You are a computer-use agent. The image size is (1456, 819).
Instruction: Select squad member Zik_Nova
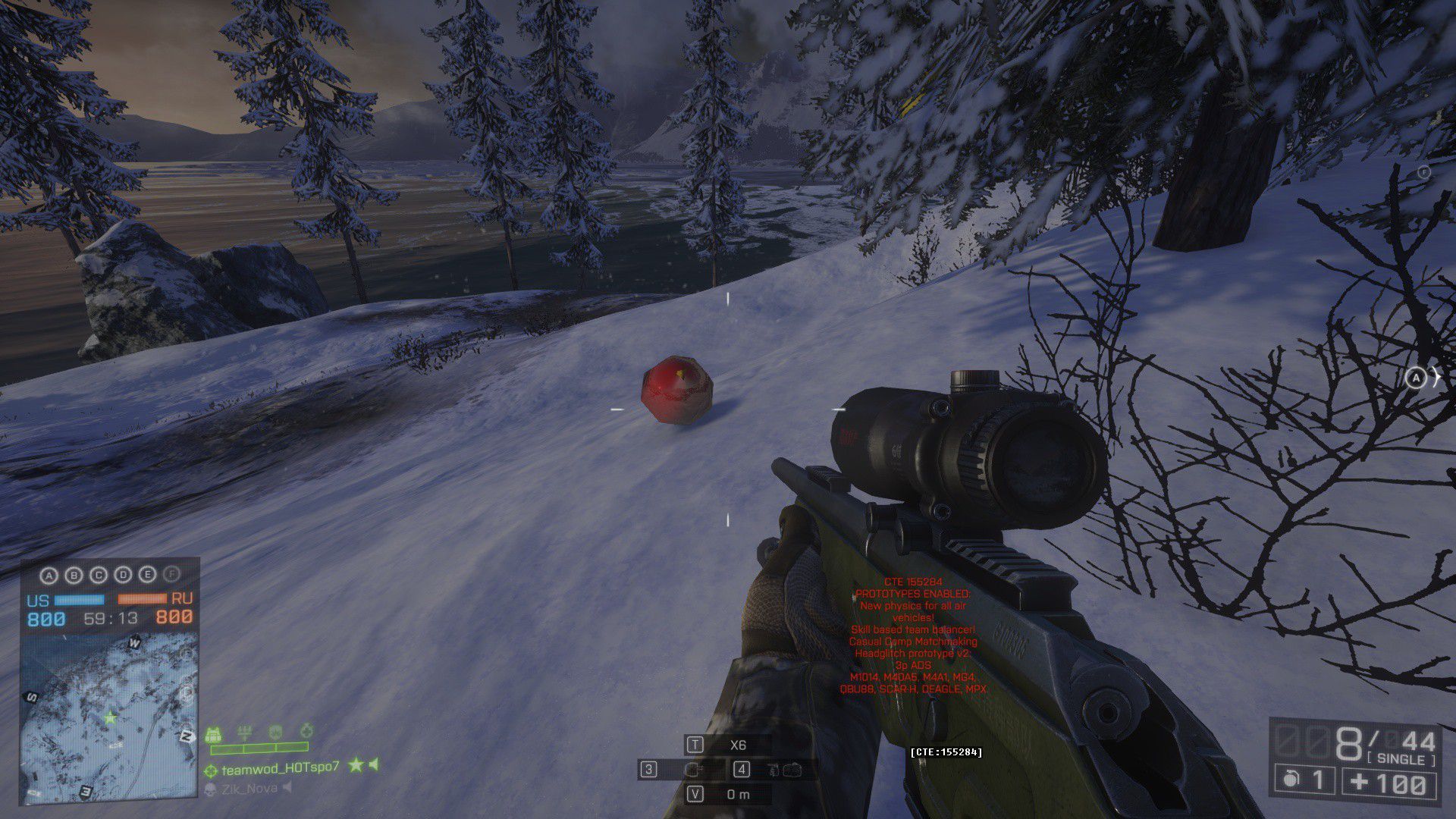249,789
